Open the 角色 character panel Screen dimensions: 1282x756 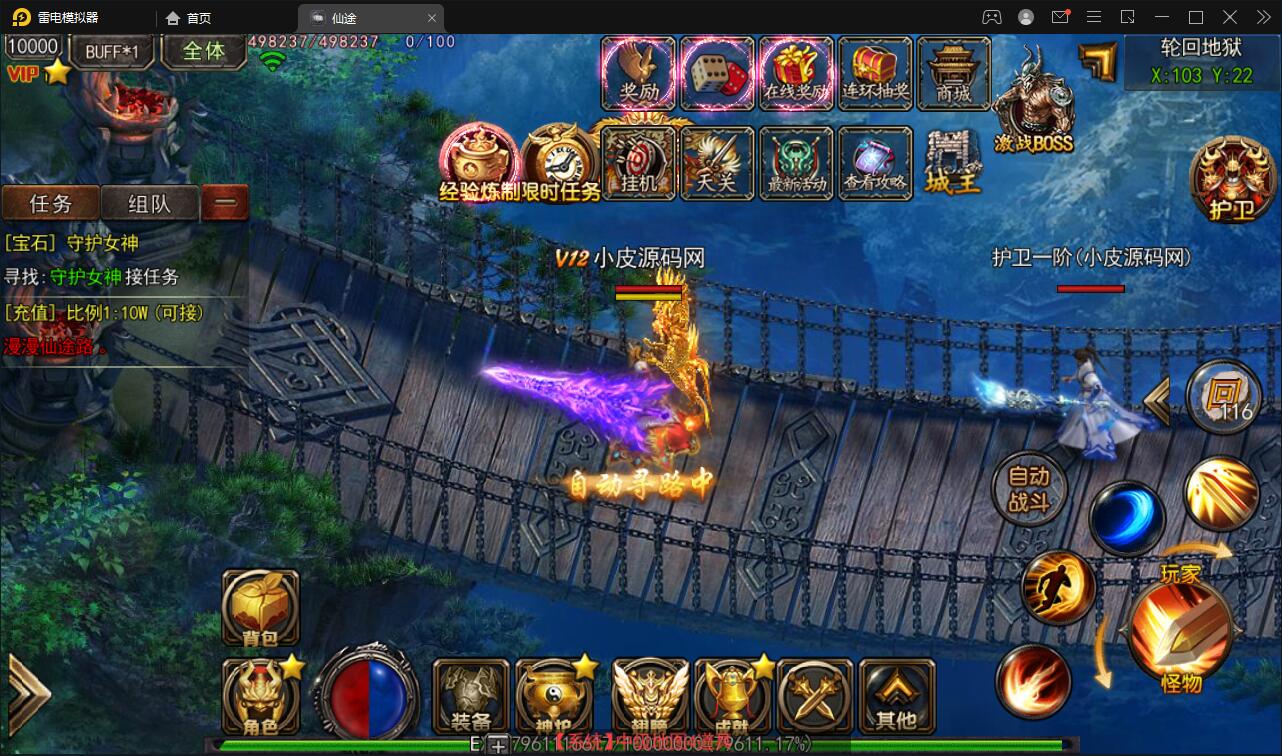point(260,696)
